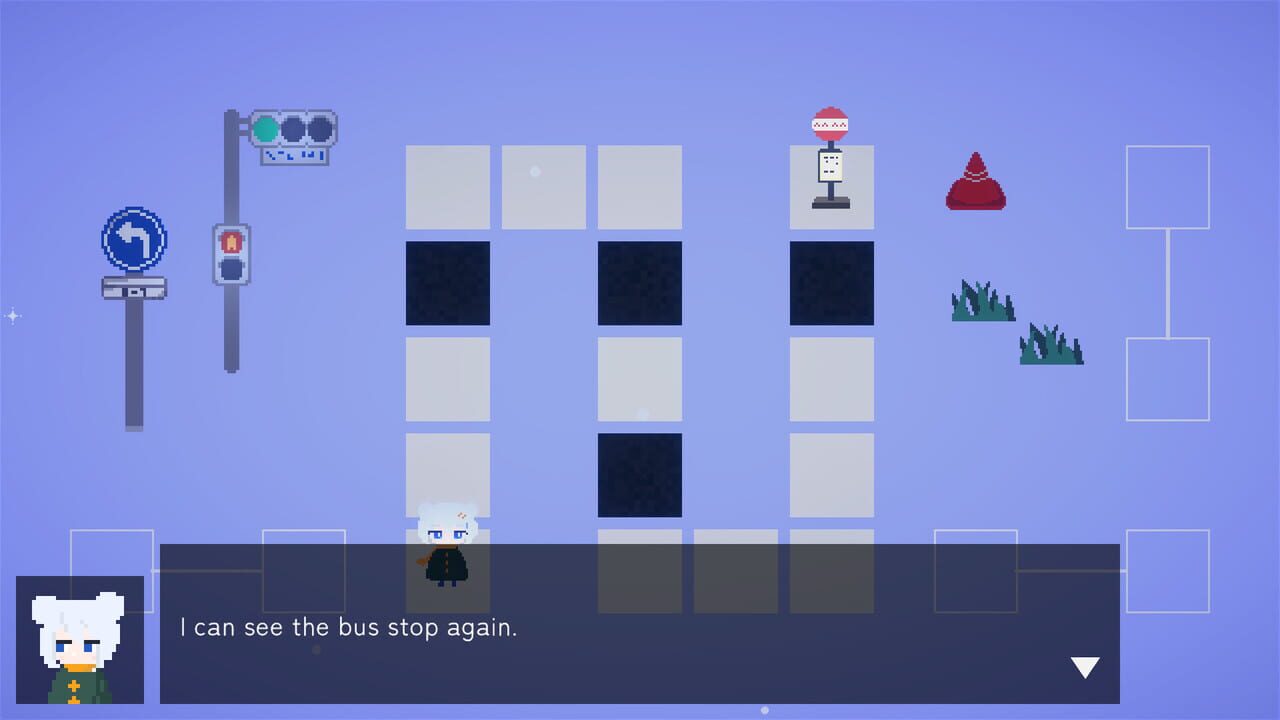Click the grass tuft near the cone
This screenshot has width=1280, height=720.
tap(983, 303)
